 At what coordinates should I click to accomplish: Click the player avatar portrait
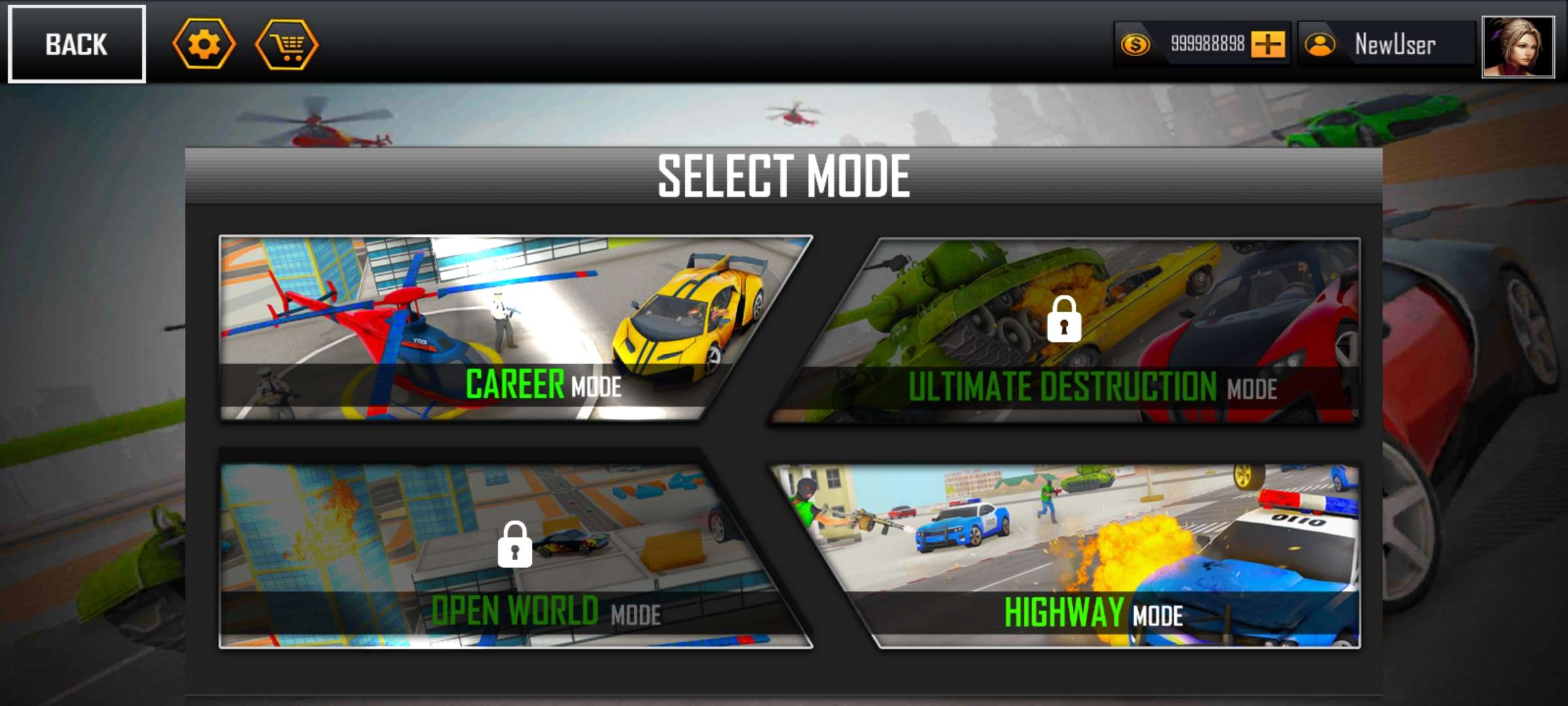click(1518, 46)
